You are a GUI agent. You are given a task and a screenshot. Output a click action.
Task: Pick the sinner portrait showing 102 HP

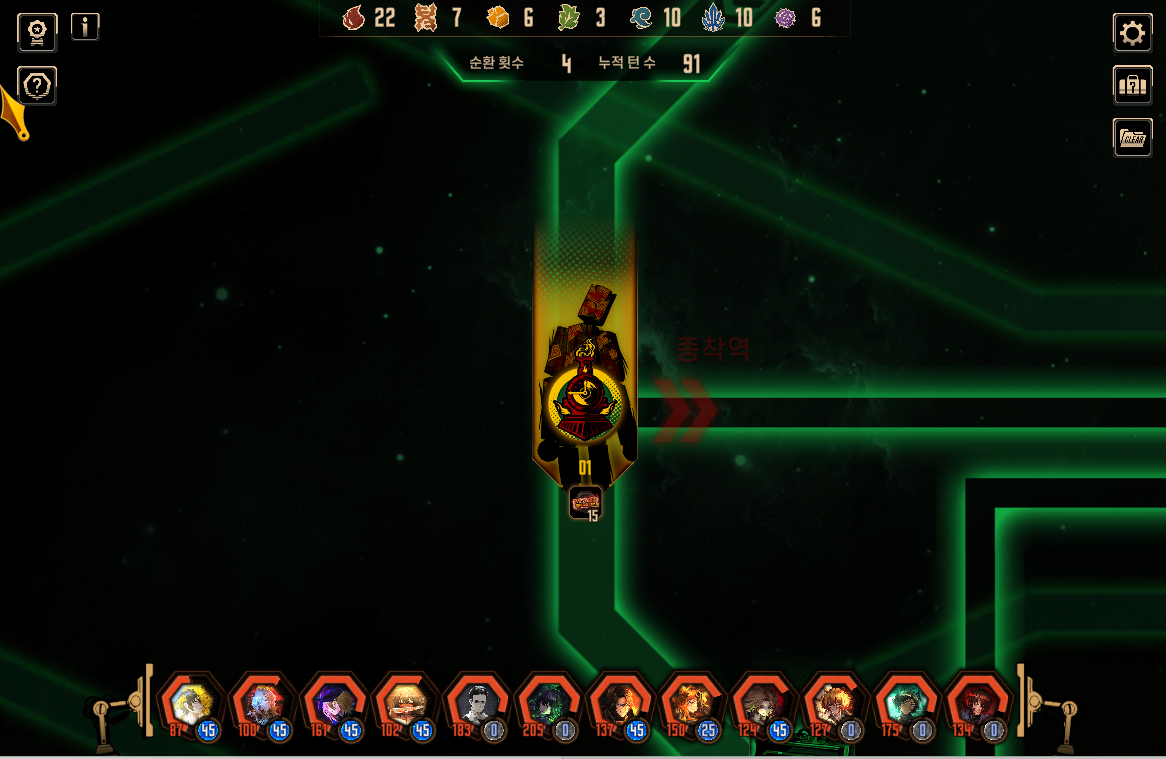[x=405, y=705]
